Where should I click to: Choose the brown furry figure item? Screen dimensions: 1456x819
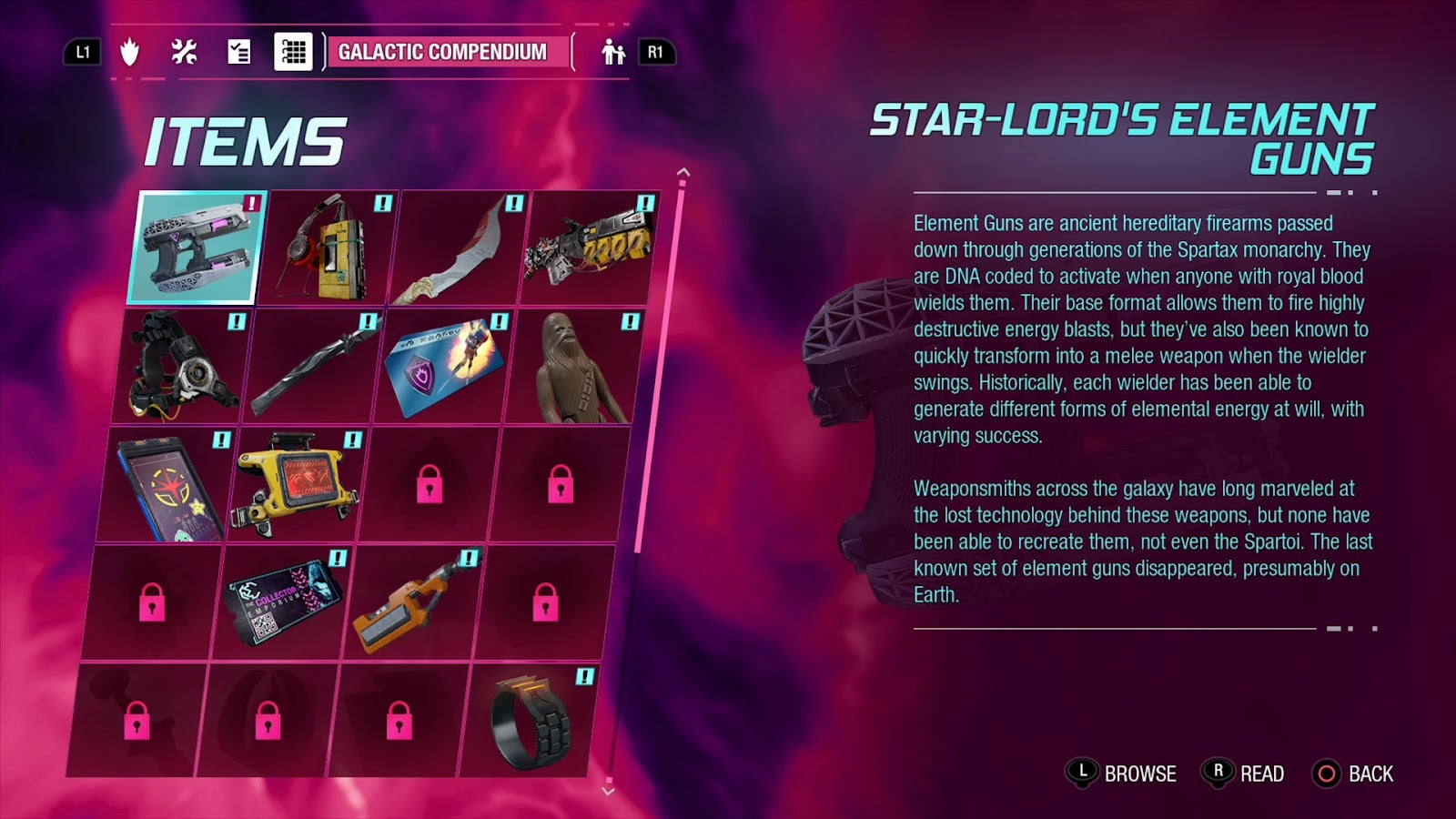pos(575,366)
